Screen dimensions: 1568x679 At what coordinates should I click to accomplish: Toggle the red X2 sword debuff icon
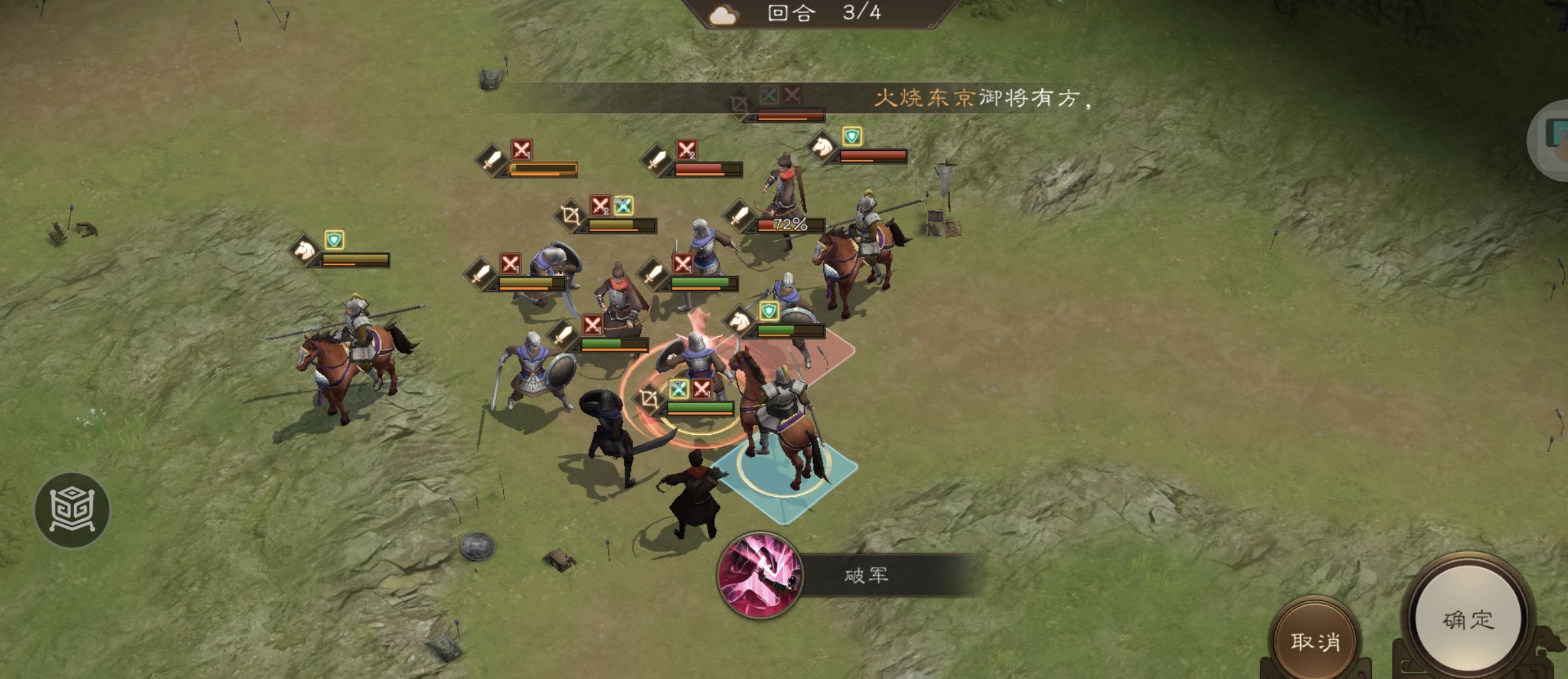click(x=600, y=206)
